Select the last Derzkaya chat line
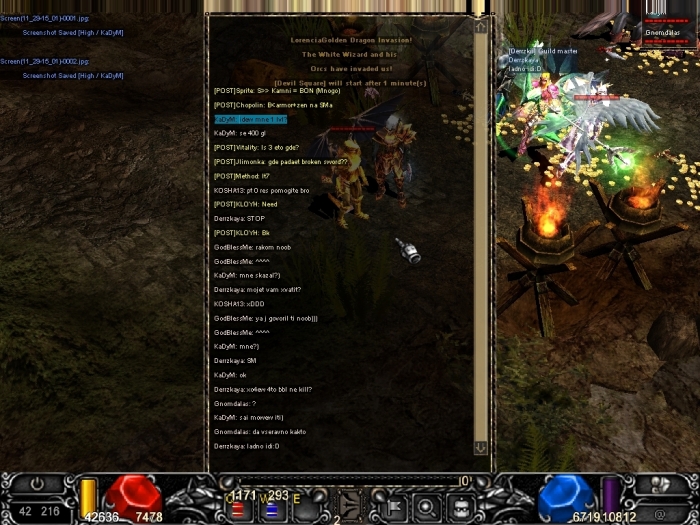This screenshot has width=700, height=525. tap(246, 446)
